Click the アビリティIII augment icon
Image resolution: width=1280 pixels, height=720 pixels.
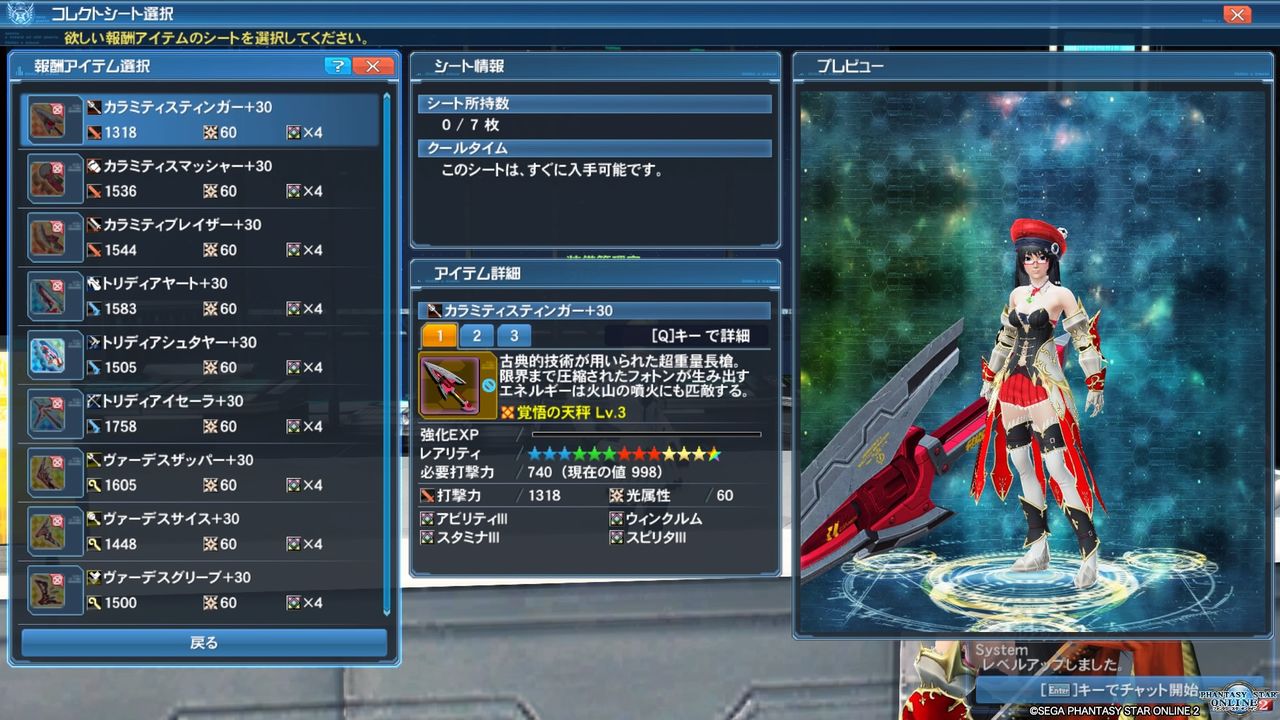click(x=424, y=518)
